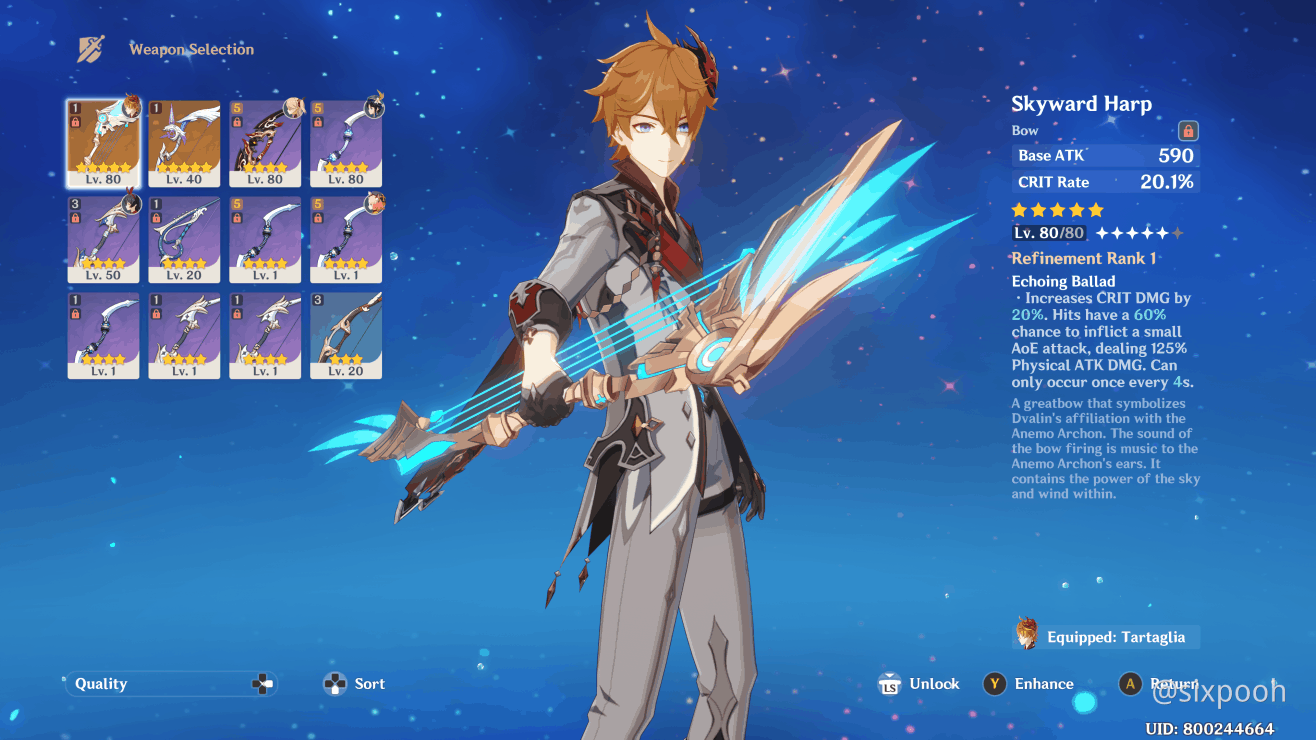Image resolution: width=1316 pixels, height=740 pixels.
Task: Open the Quality sorting dropdown
Action: coord(170,684)
